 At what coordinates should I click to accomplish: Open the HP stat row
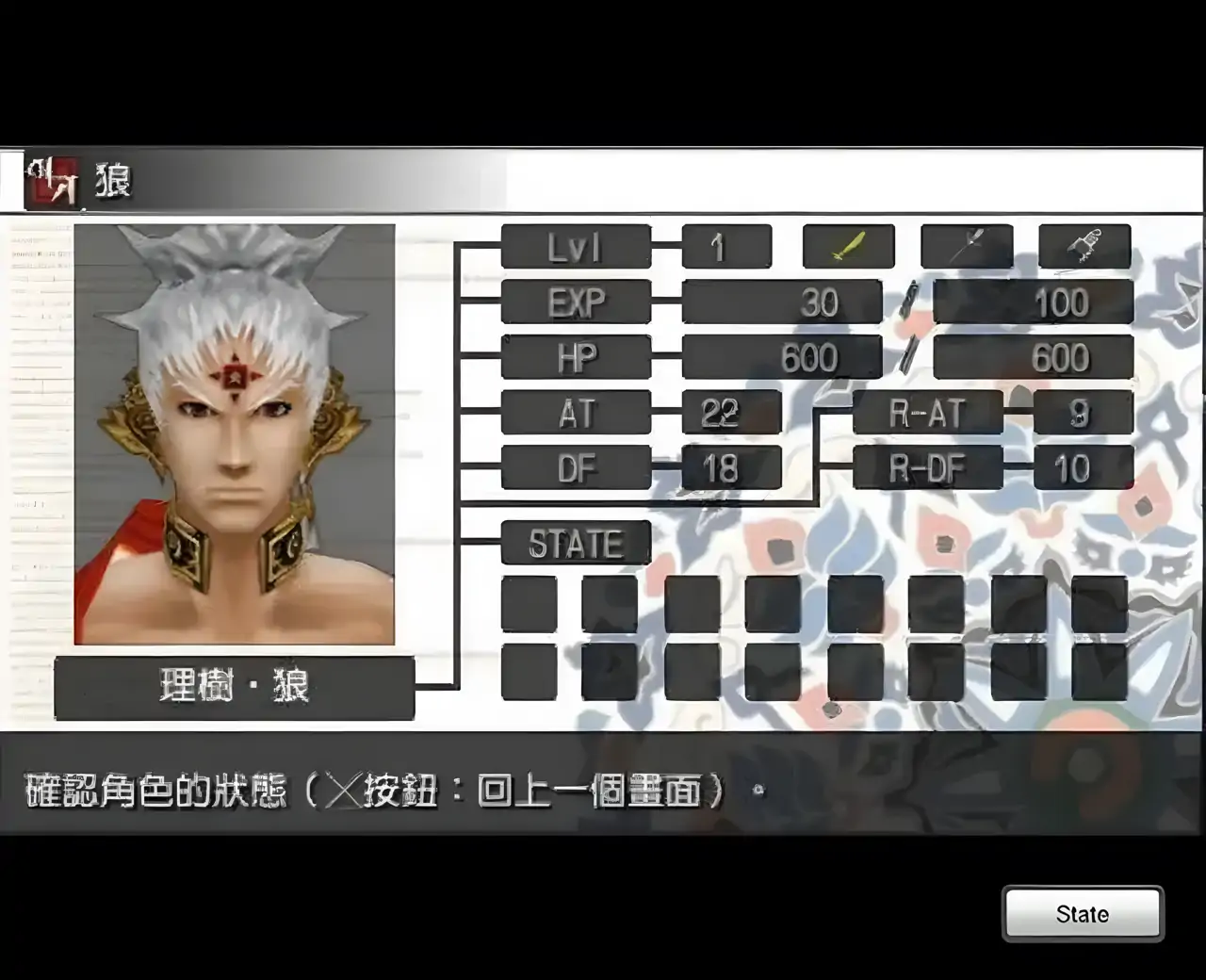pyautogui.click(x=575, y=357)
